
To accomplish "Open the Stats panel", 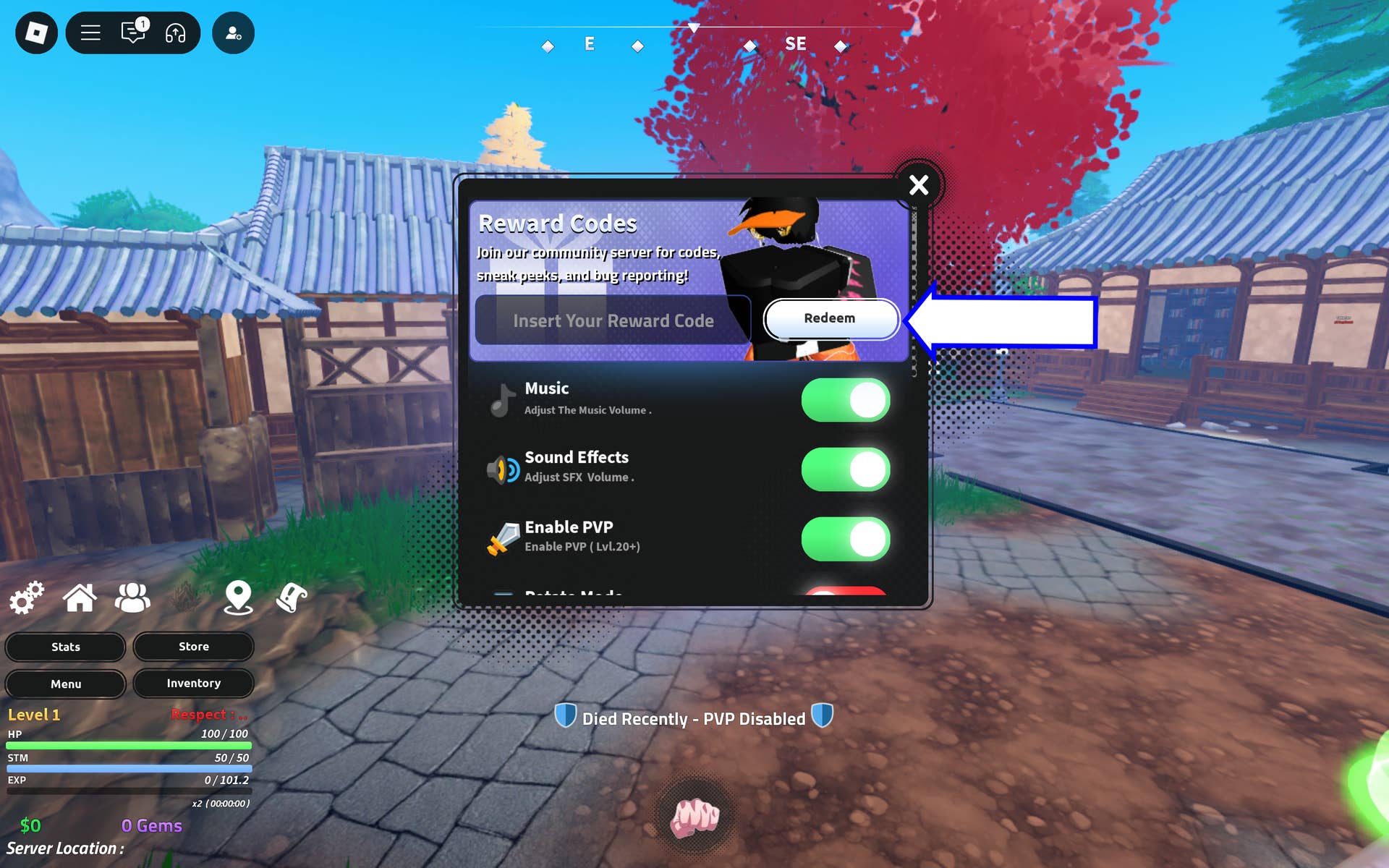I will (x=64, y=647).
